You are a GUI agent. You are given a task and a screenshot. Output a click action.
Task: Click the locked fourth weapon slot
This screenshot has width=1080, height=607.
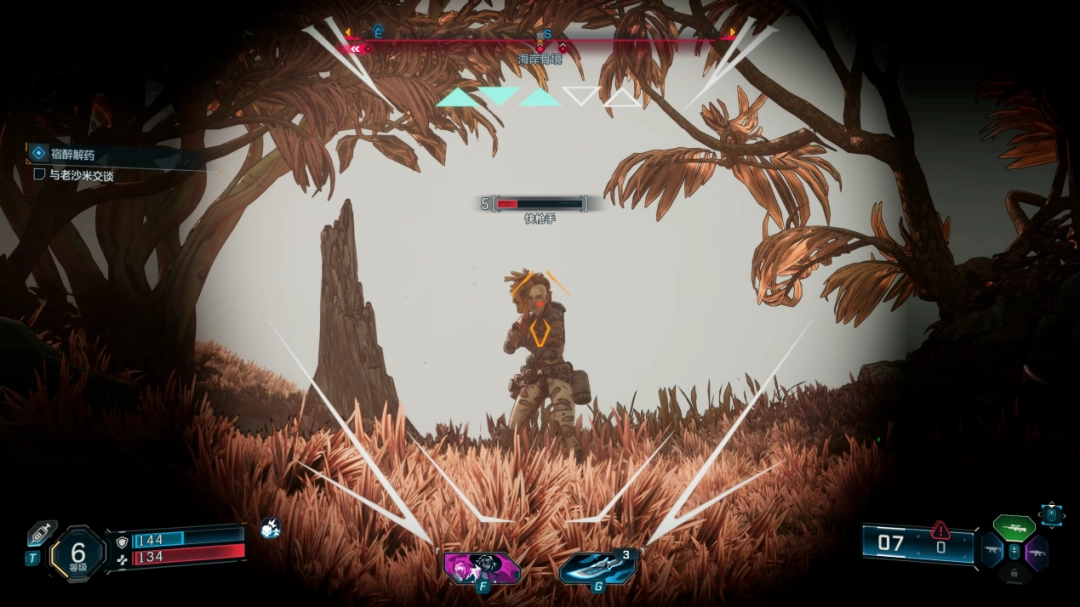click(x=1015, y=574)
